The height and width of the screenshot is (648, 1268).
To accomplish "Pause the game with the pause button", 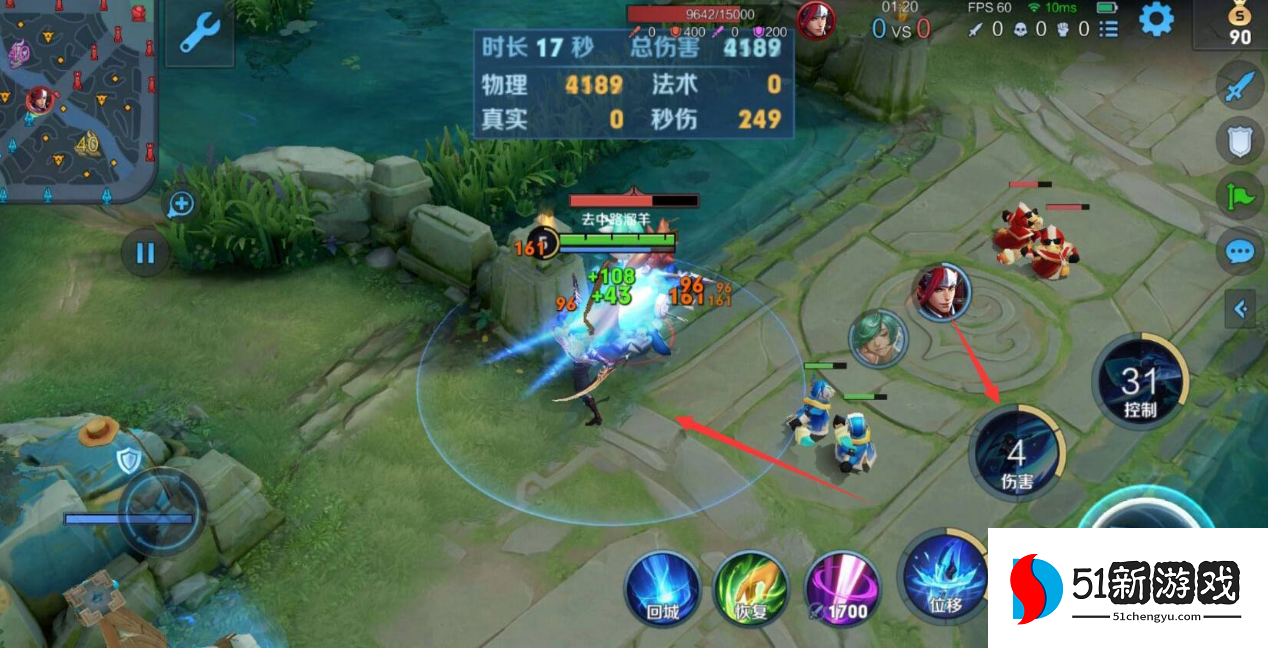I will click(x=145, y=252).
